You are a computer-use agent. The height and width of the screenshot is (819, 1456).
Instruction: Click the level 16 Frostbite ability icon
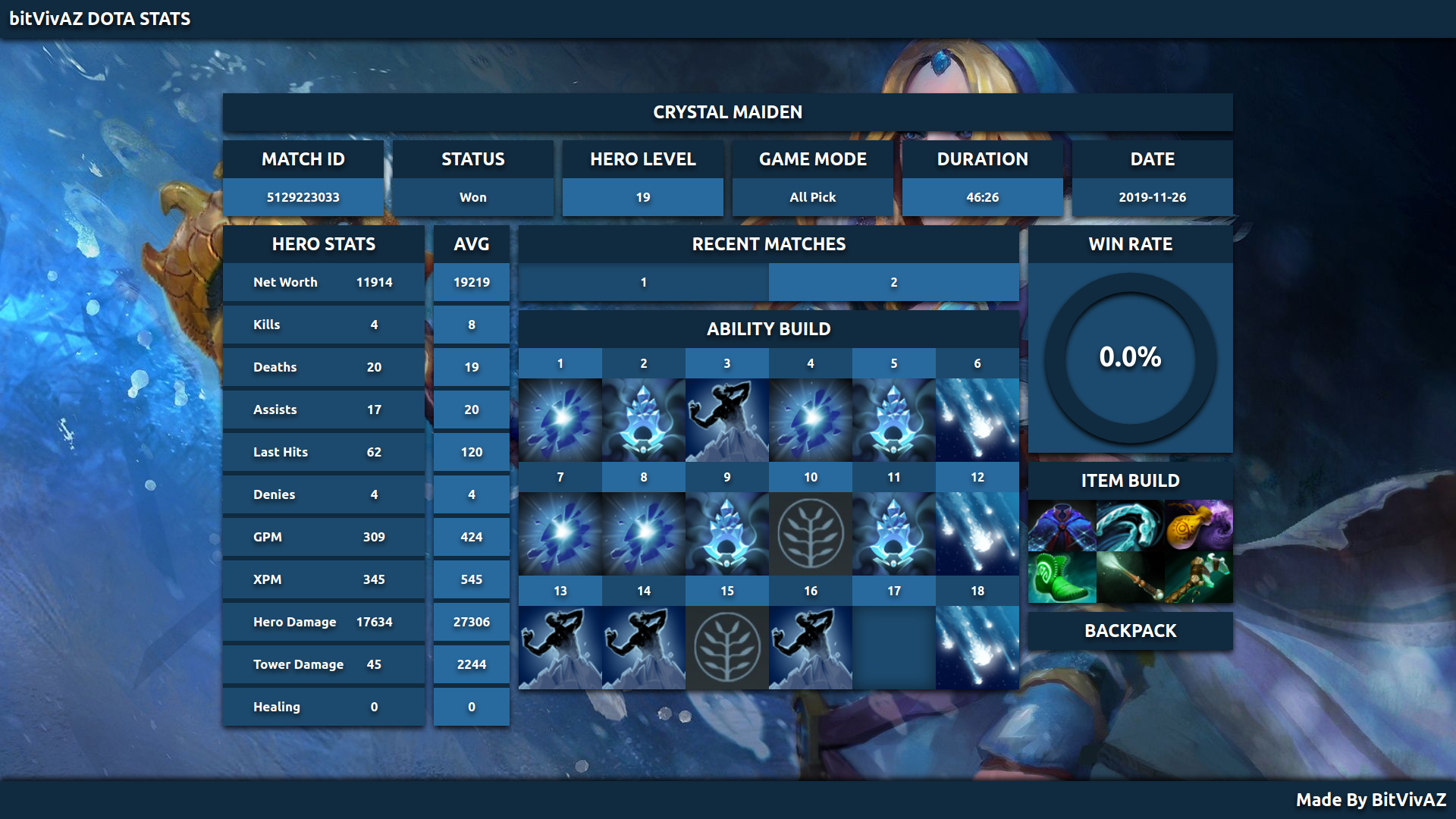811,647
